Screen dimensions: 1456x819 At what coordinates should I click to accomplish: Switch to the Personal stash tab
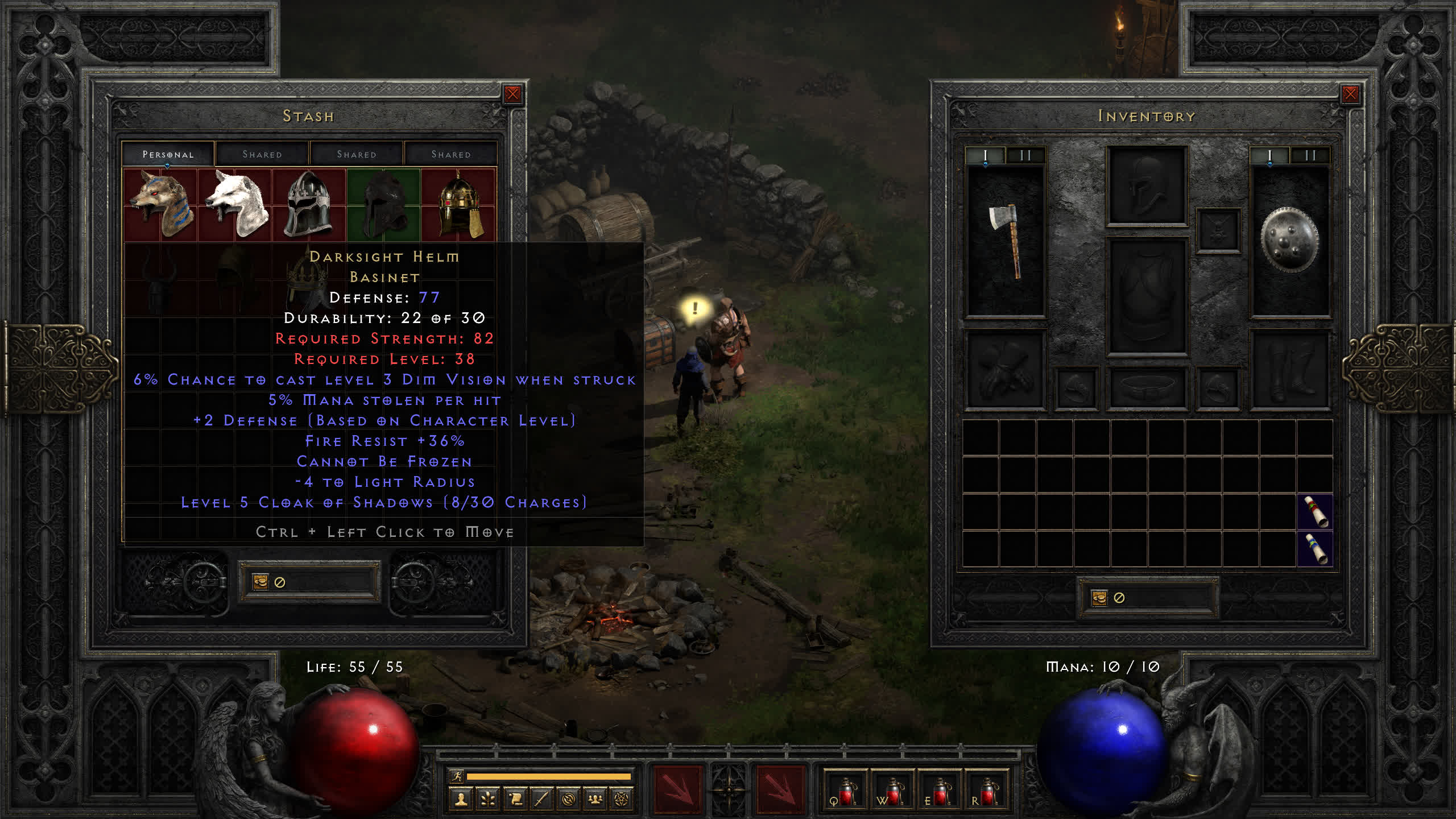(x=168, y=154)
